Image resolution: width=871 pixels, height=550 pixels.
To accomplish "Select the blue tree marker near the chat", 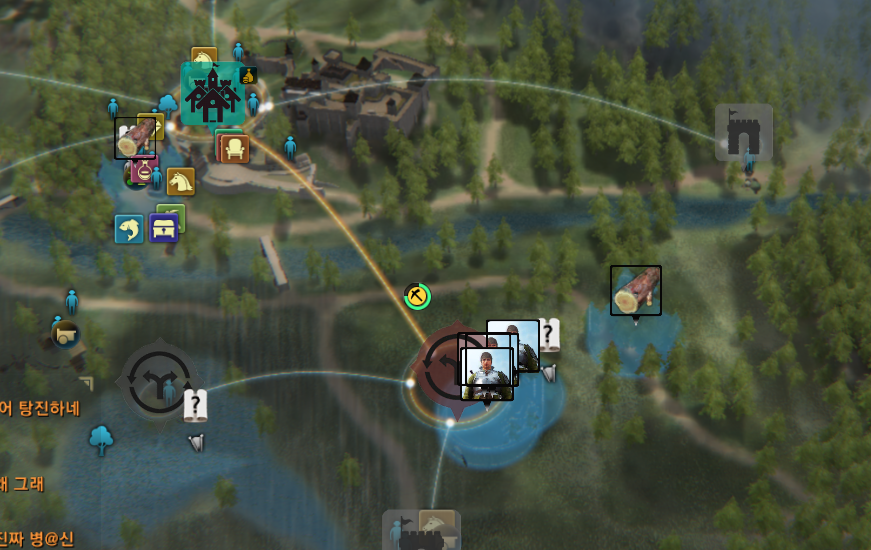I will [101, 438].
